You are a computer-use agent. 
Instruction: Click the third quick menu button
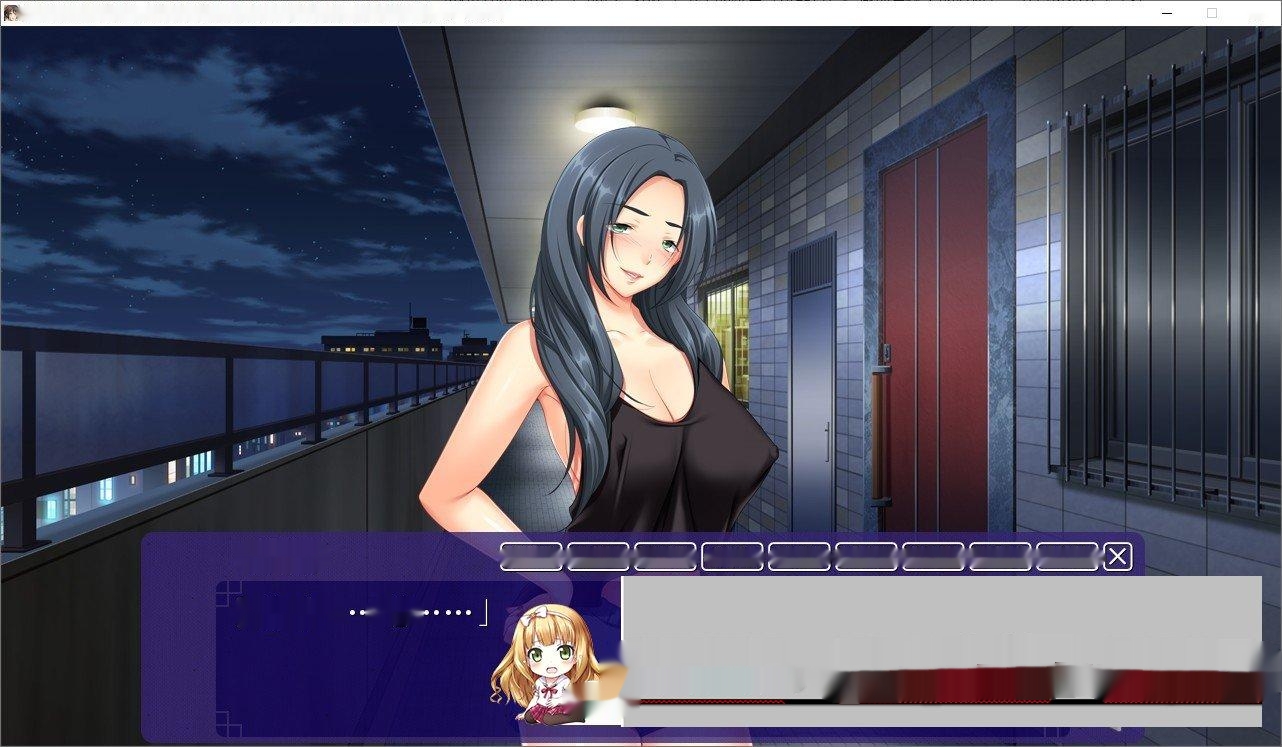pyautogui.click(x=663, y=556)
